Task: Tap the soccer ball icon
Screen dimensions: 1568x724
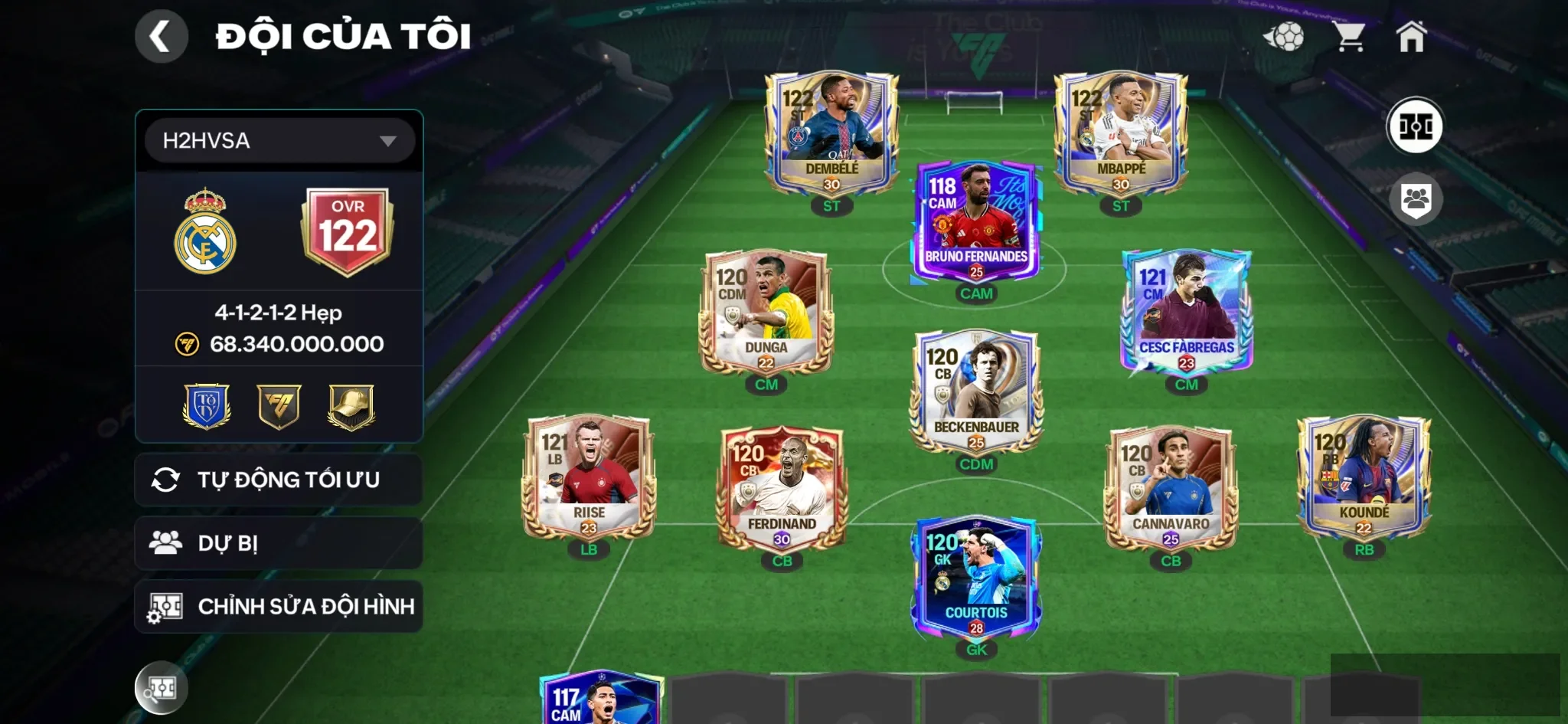Action: pos(1284,36)
